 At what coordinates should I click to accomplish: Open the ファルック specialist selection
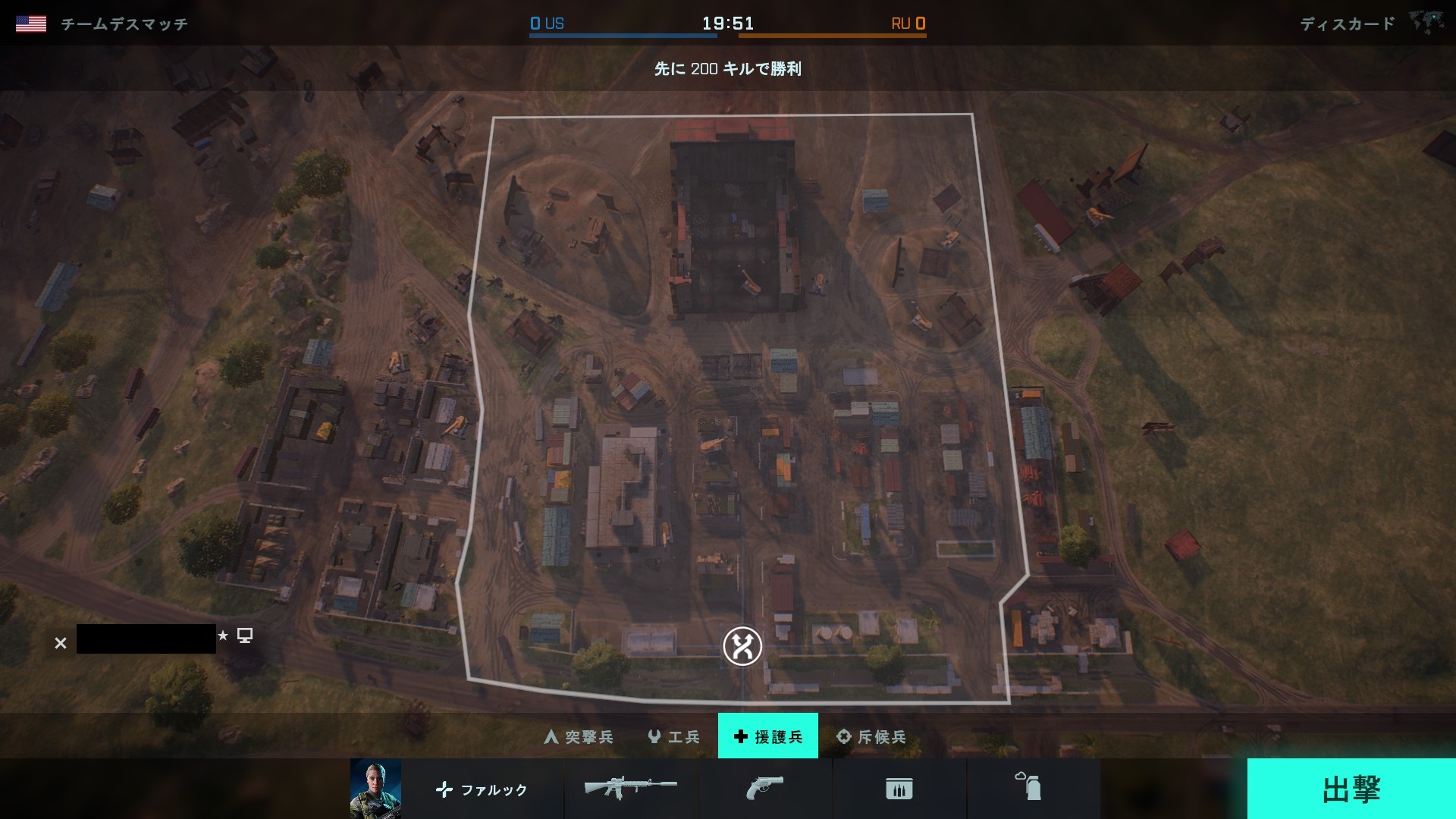[482, 789]
